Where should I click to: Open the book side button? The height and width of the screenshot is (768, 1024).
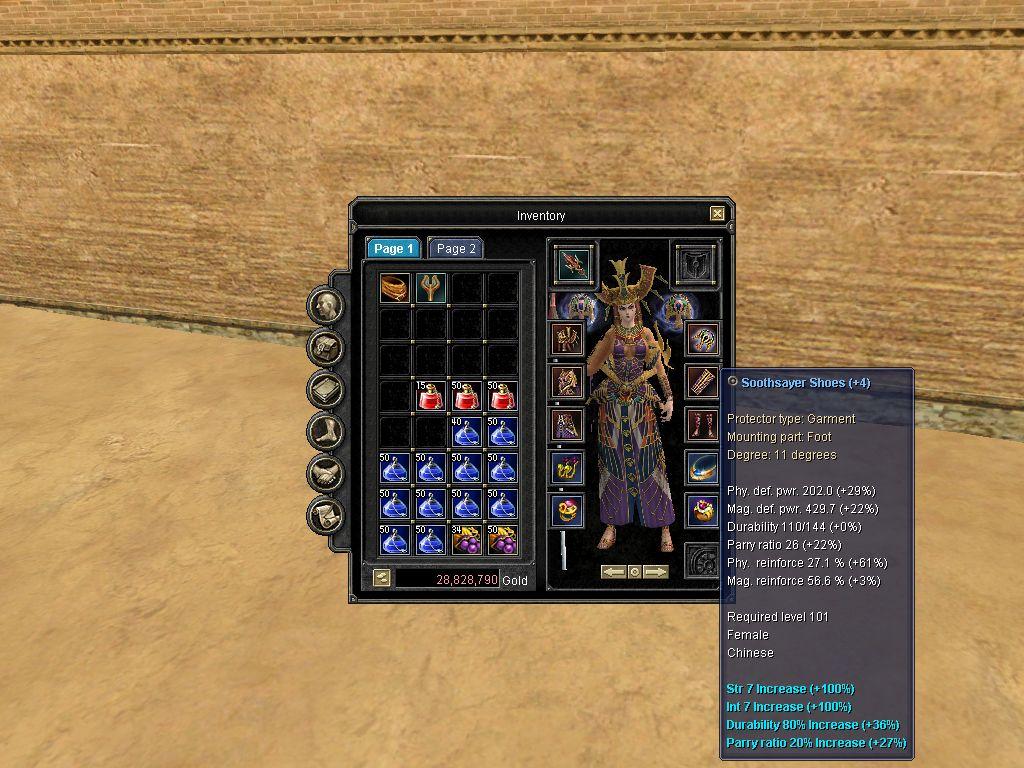tap(326, 390)
